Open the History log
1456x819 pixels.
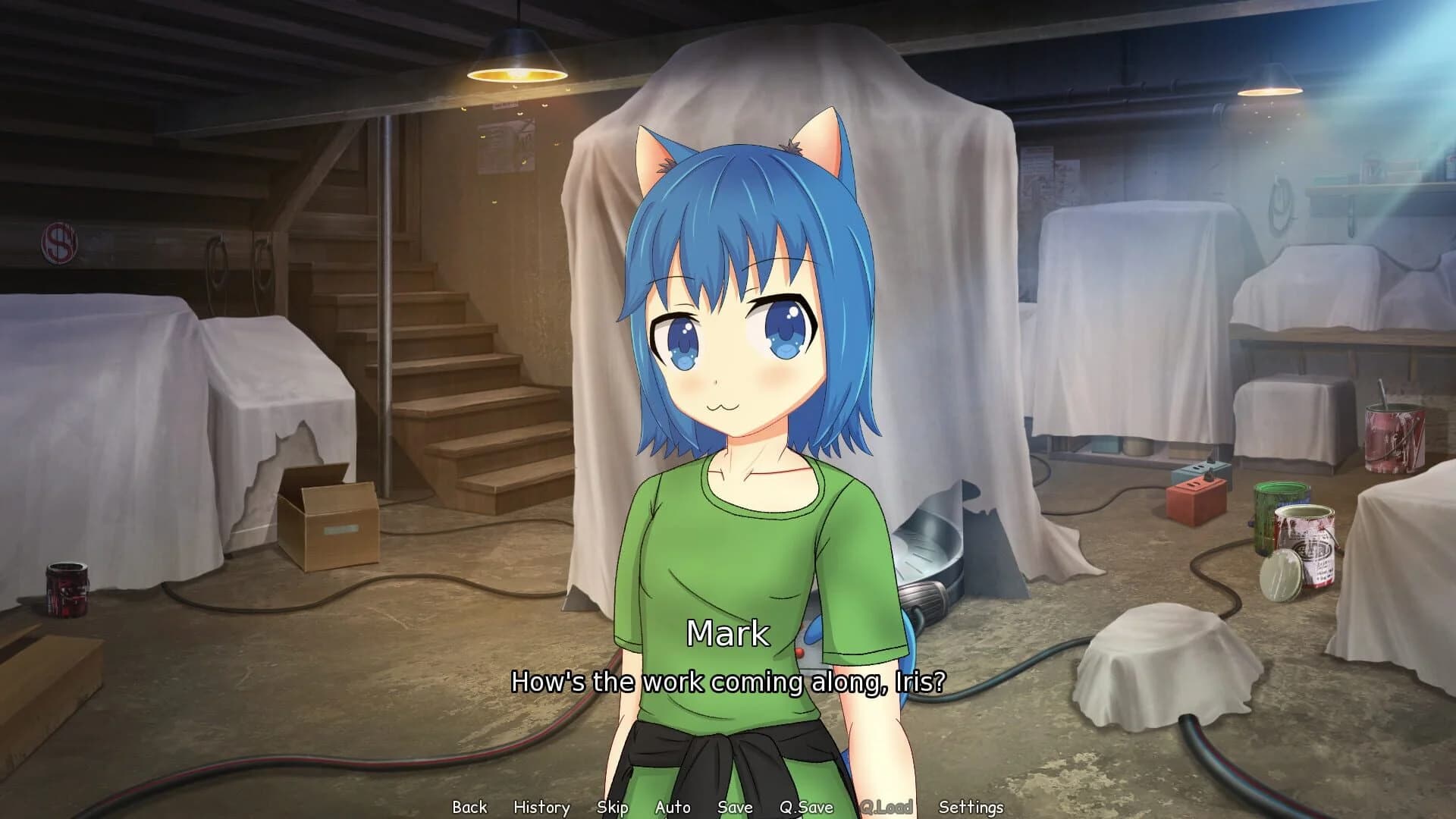[x=541, y=807]
